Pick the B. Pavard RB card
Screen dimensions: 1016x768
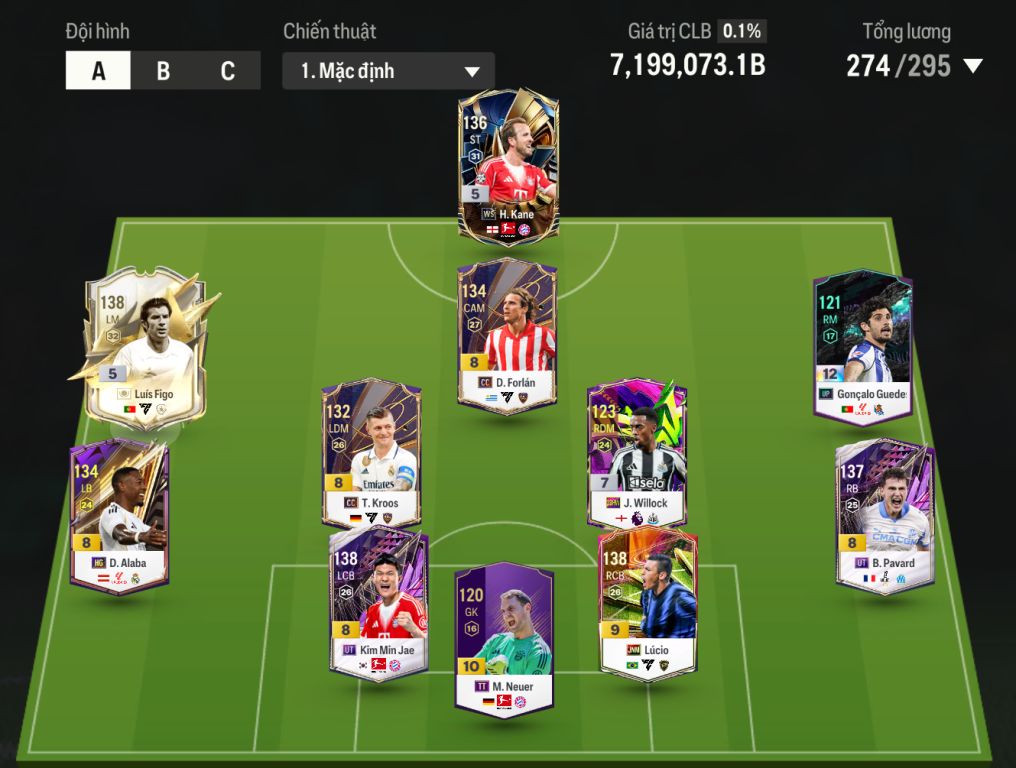pyautogui.click(x=884, y=516)
